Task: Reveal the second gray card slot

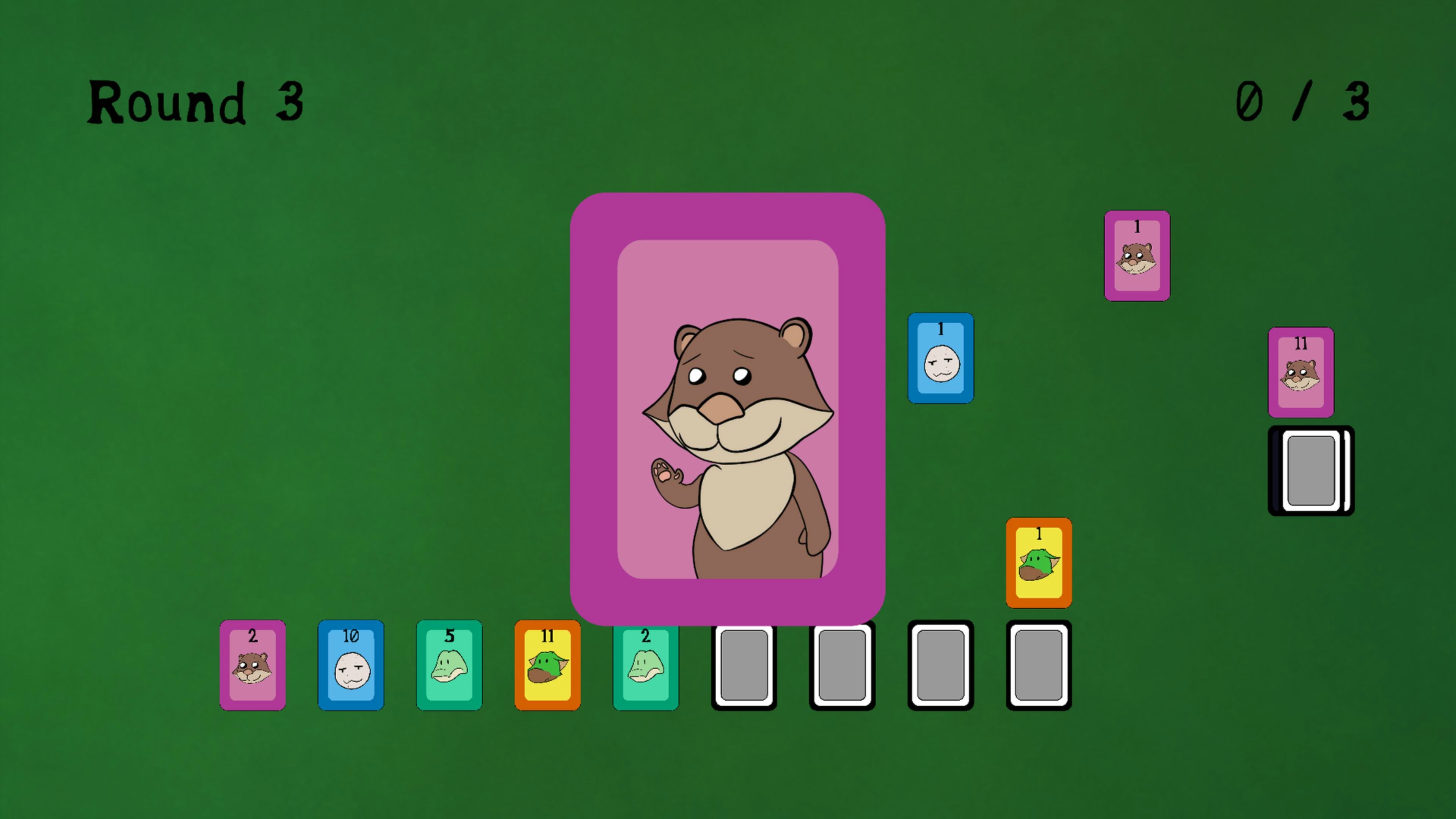Action: pos(842,666)
